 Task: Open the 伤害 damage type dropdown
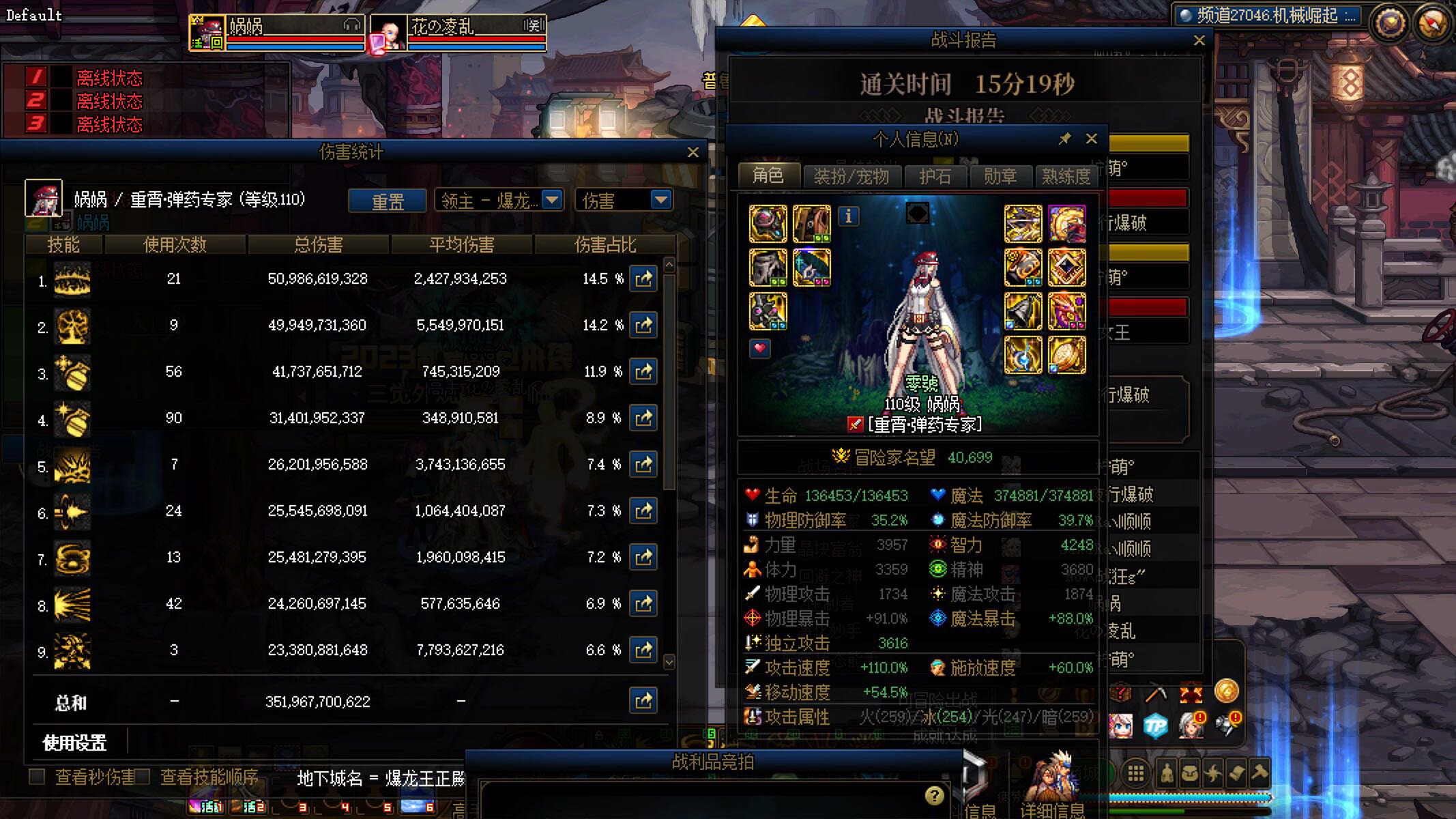[x=660, y=200]
